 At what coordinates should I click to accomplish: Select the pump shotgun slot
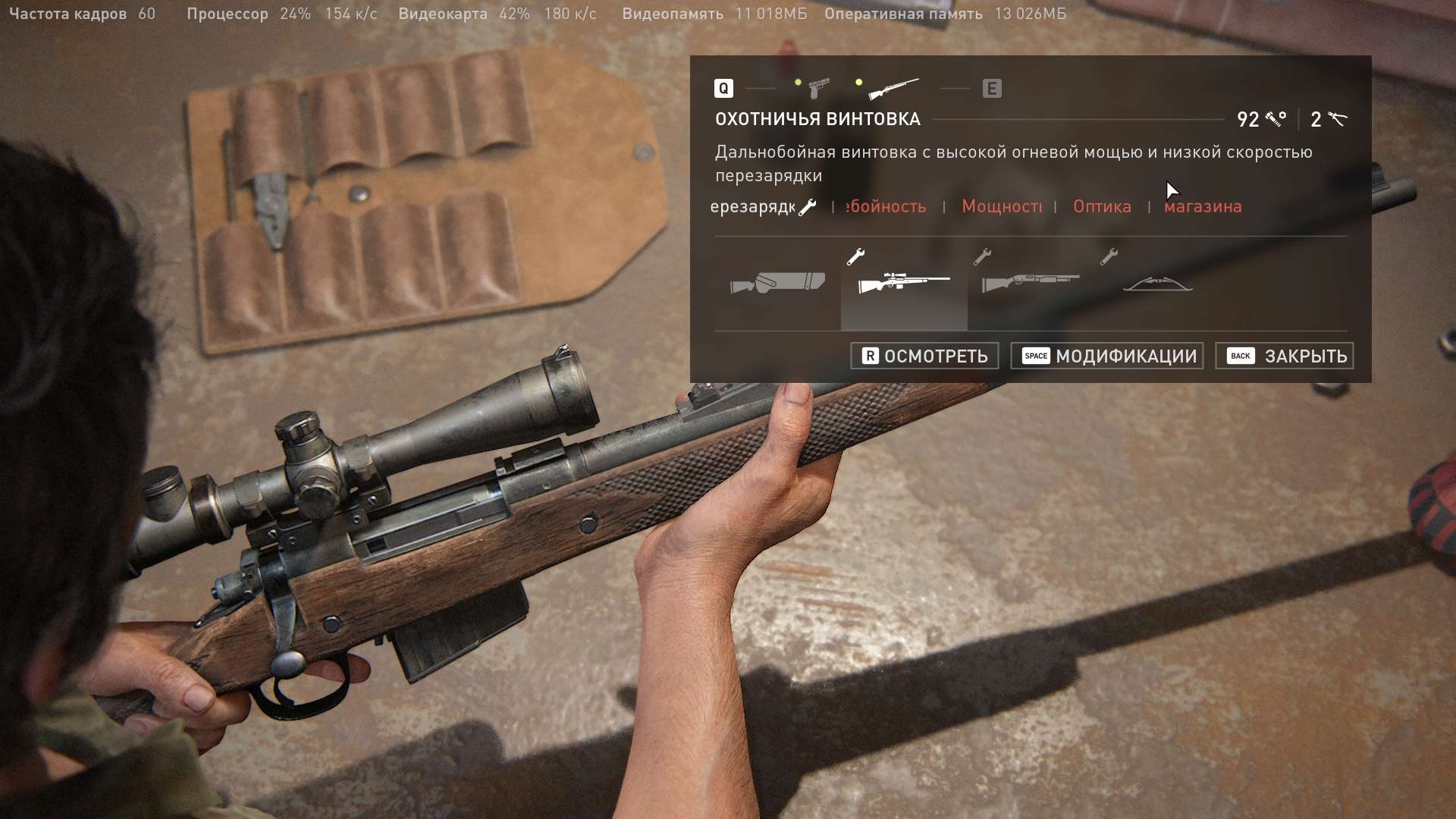(1030, 283)
